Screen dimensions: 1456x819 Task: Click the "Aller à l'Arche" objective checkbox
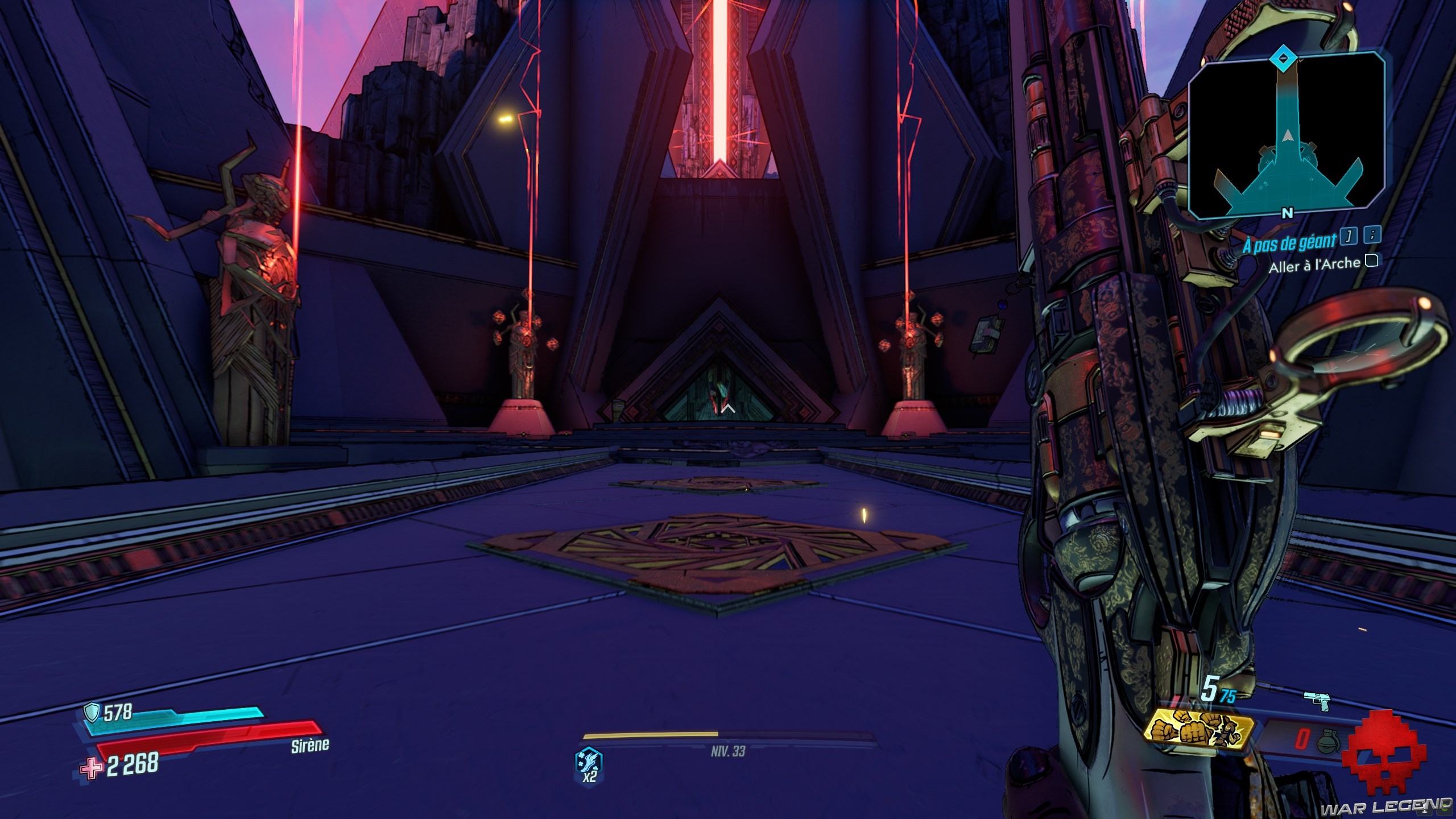[1372, 261]
